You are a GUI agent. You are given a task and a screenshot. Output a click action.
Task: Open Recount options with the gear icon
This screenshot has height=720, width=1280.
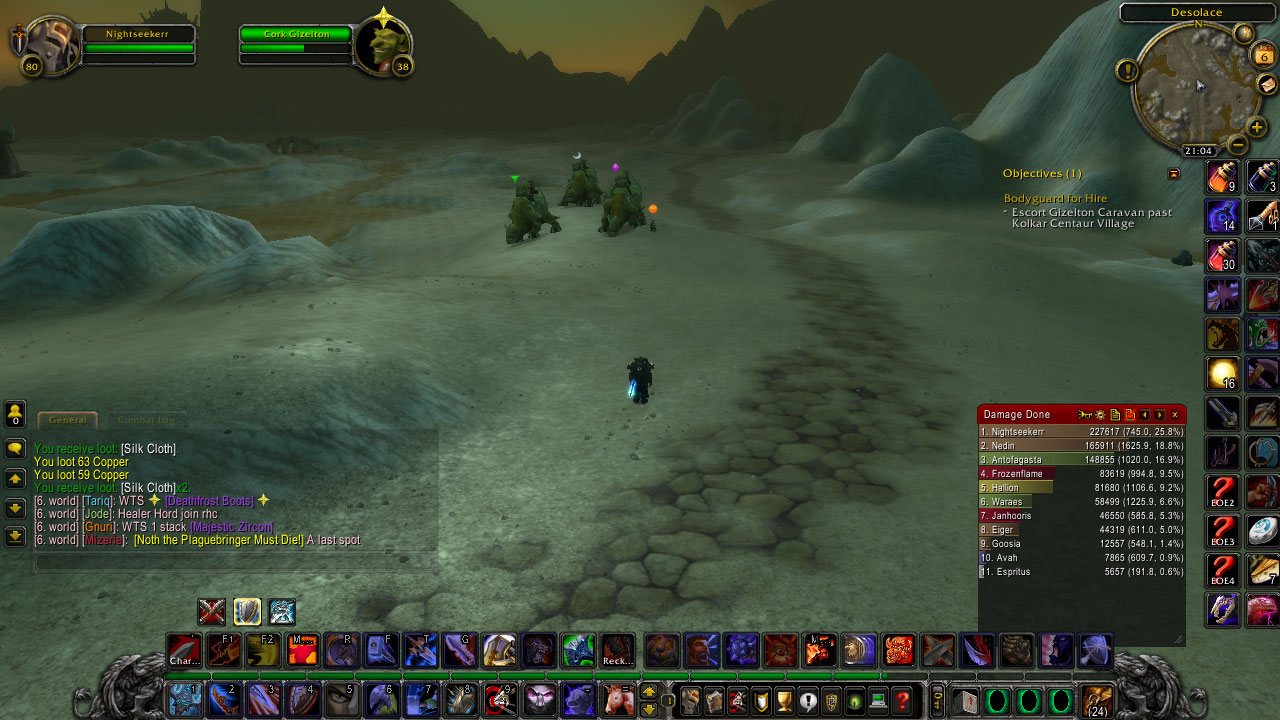click(x=1101, y=415)
